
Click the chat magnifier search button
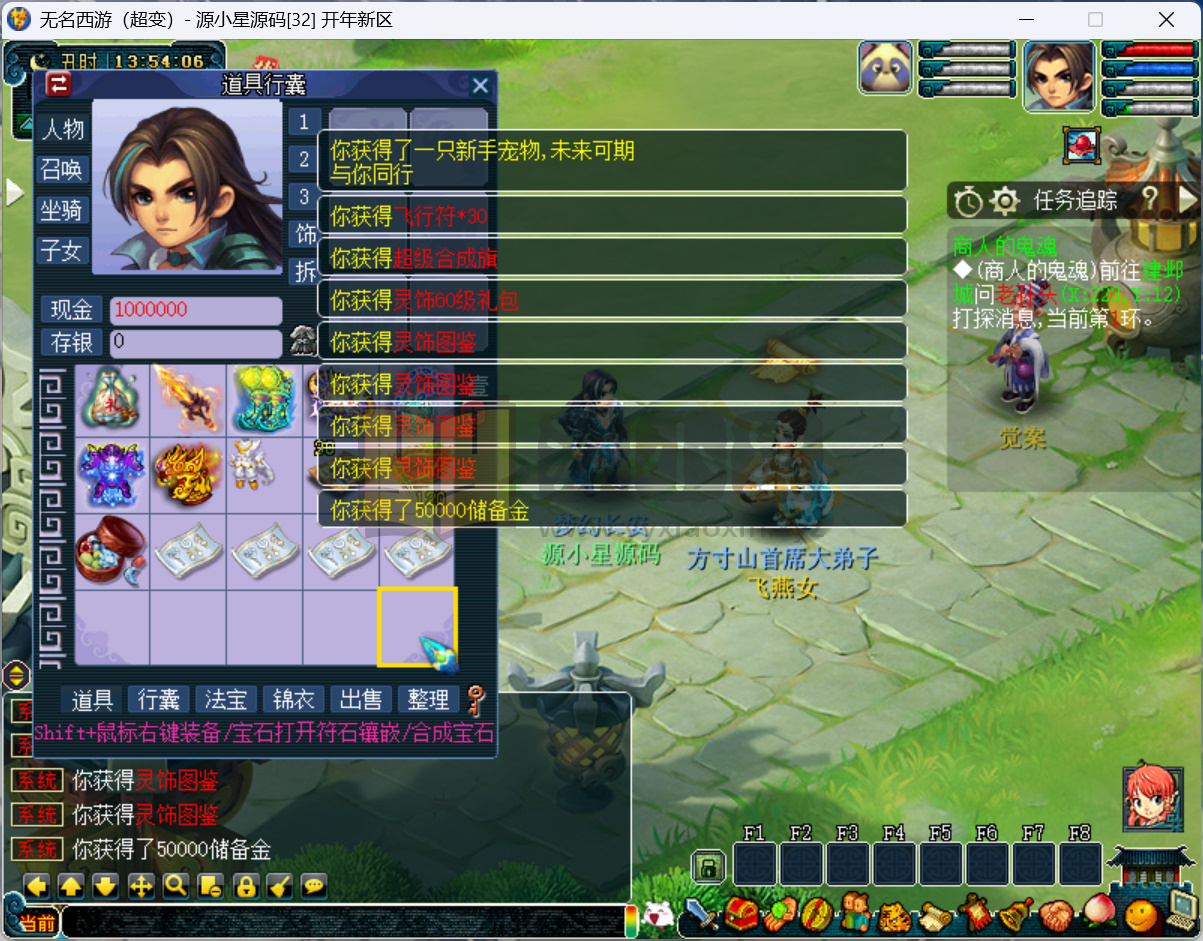coord(177,886)
